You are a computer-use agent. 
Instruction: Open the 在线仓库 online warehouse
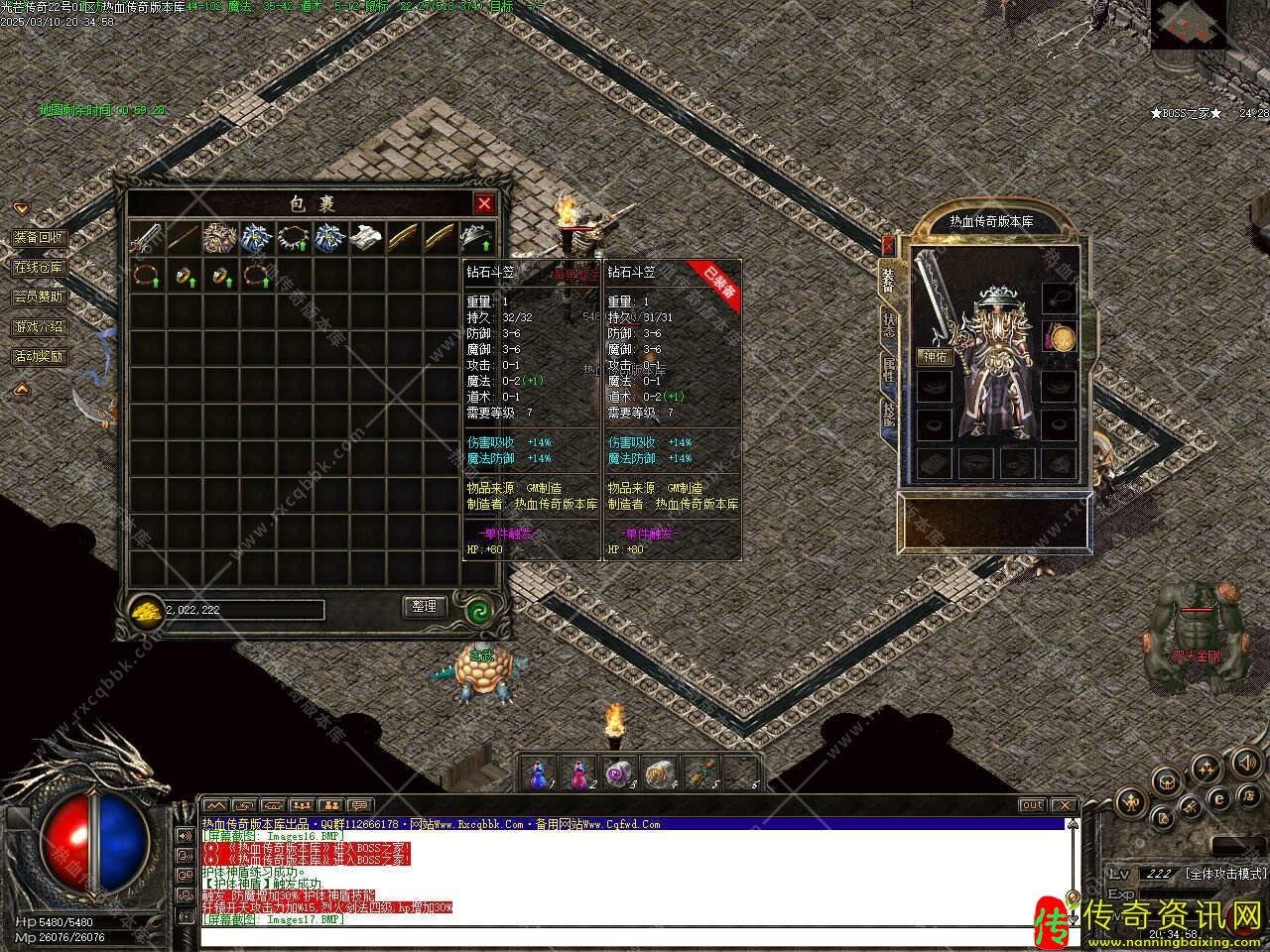point(39,268)
